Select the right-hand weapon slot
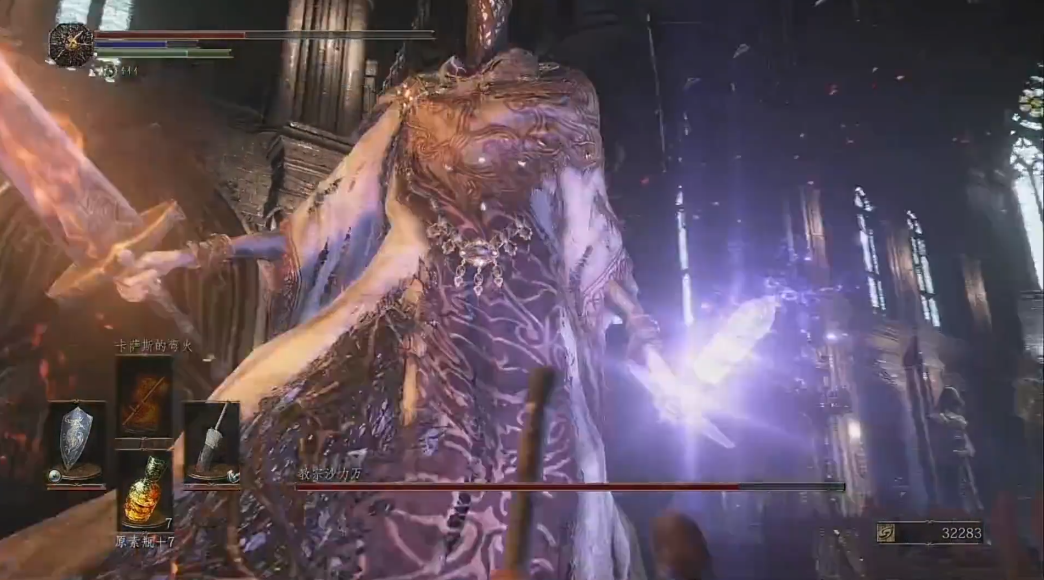Screen dimensions: 1044x580 pyautogui.click(x=211, y=442)
